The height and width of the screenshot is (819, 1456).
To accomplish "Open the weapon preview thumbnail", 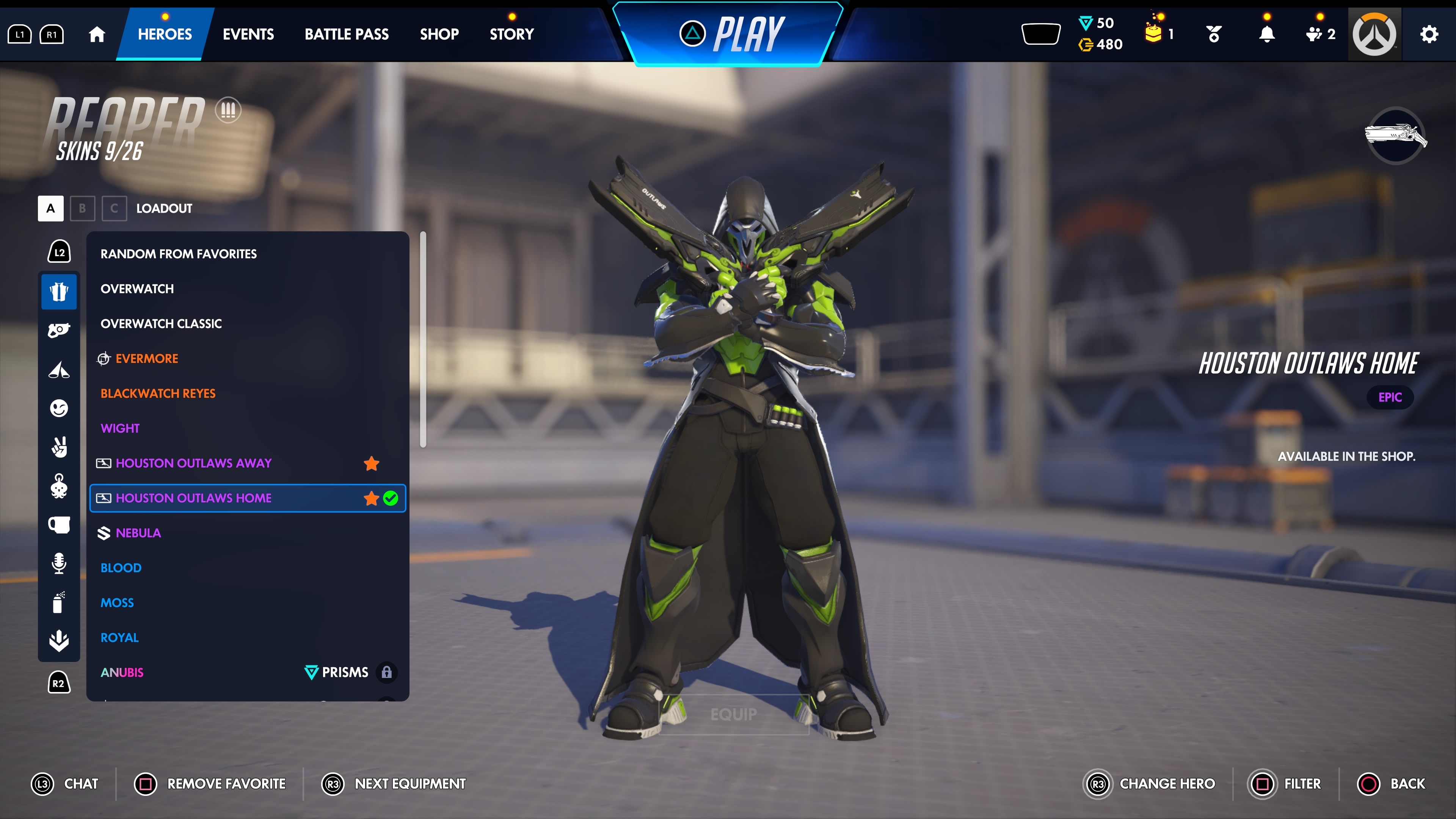I will [1395, 136].
